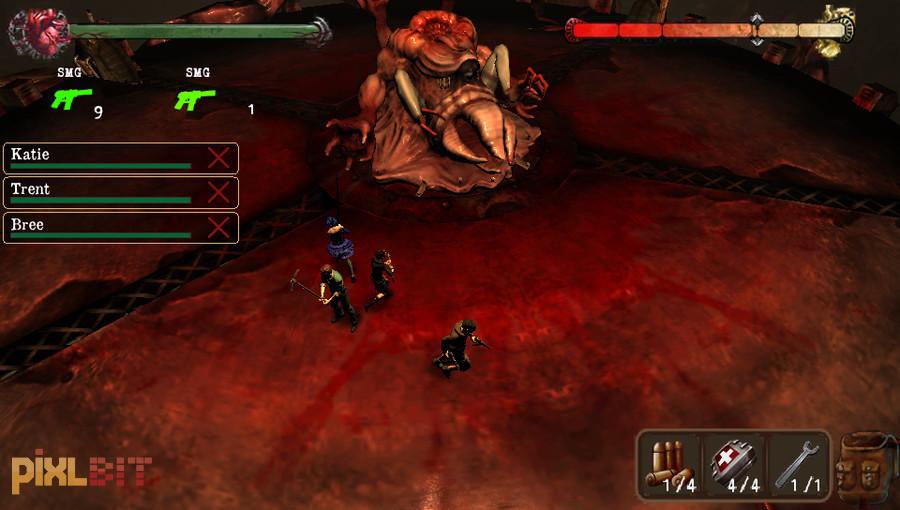The height and width of the screenshot is (510, 900).
Task: Choose the first SMG with 9 ammo
Action: click(71, 99)
